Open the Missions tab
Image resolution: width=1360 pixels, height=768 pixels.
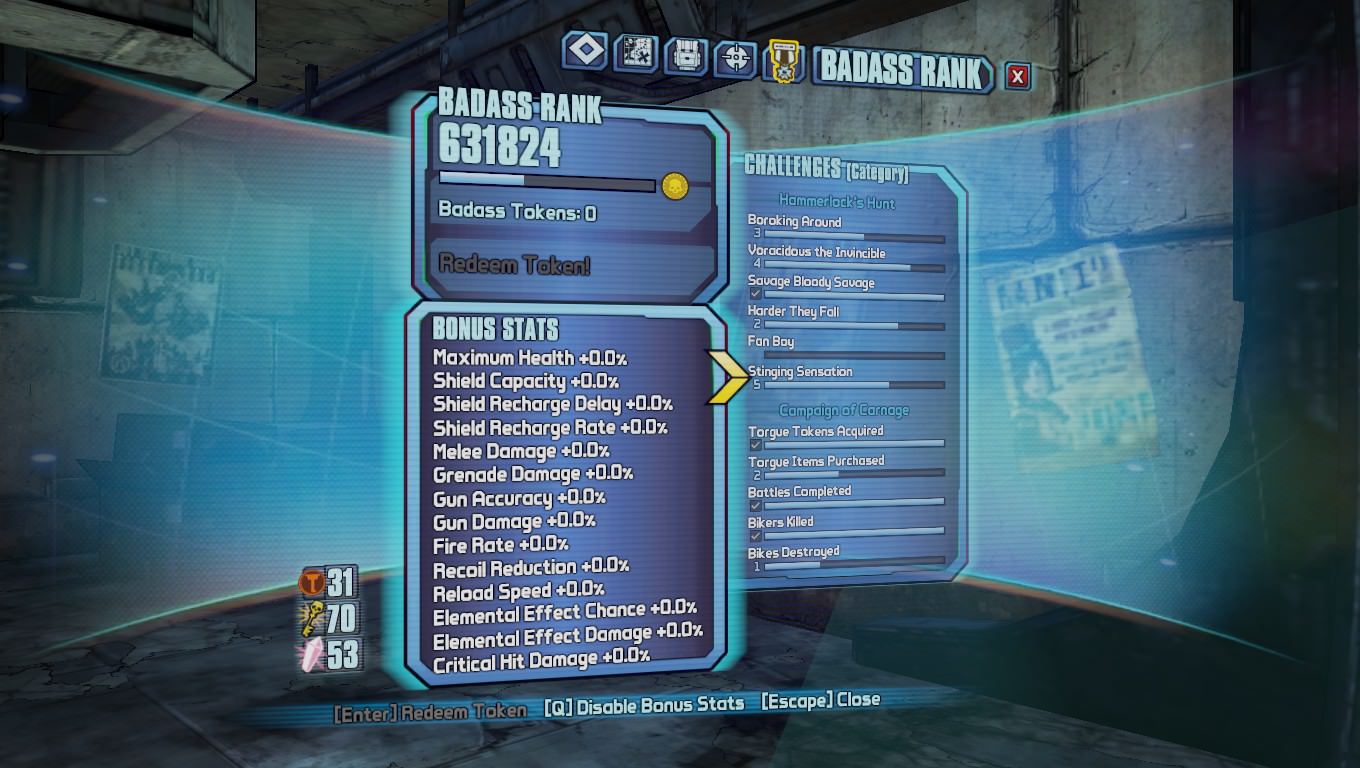(585, 51)
